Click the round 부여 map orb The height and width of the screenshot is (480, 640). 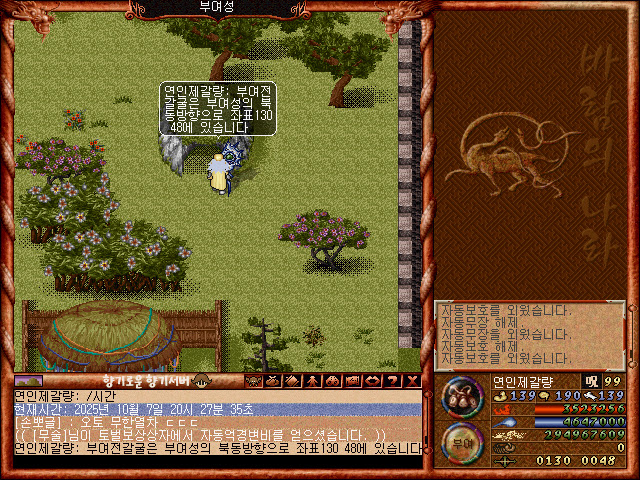coord(463,441)
